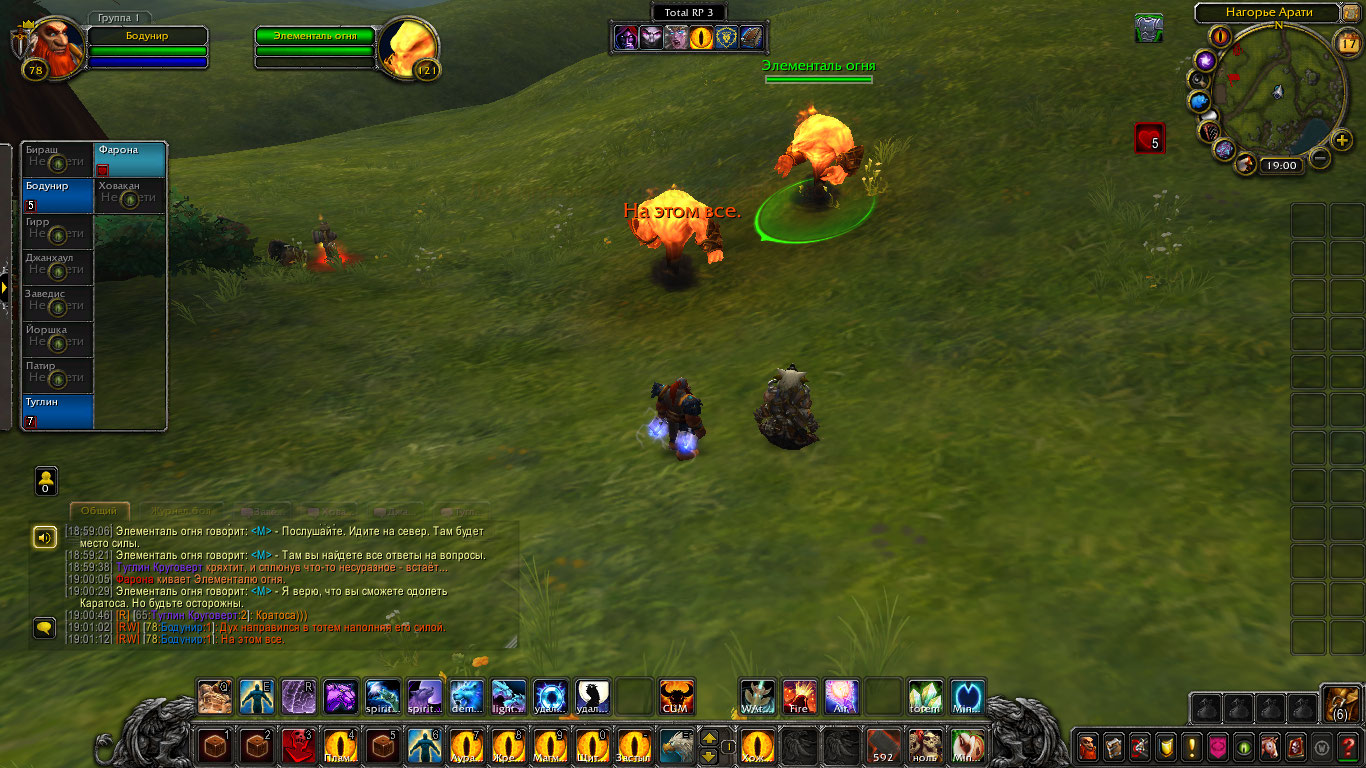Open the main backpack bag
This screenshot has width=1366, height=768.
click(x=1340, y=704)
